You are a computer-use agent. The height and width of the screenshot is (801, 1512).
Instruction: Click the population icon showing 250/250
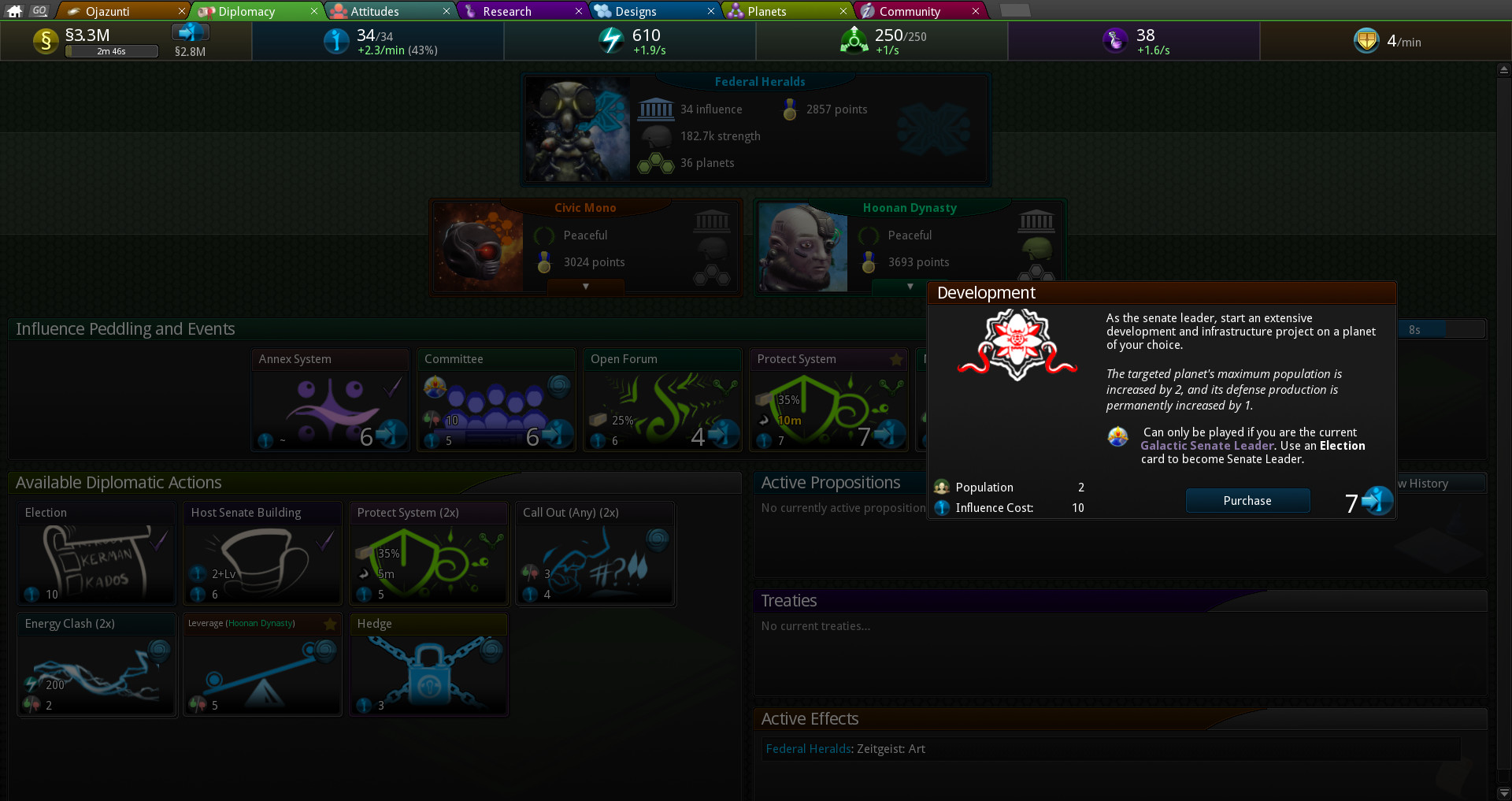point(854,41)
